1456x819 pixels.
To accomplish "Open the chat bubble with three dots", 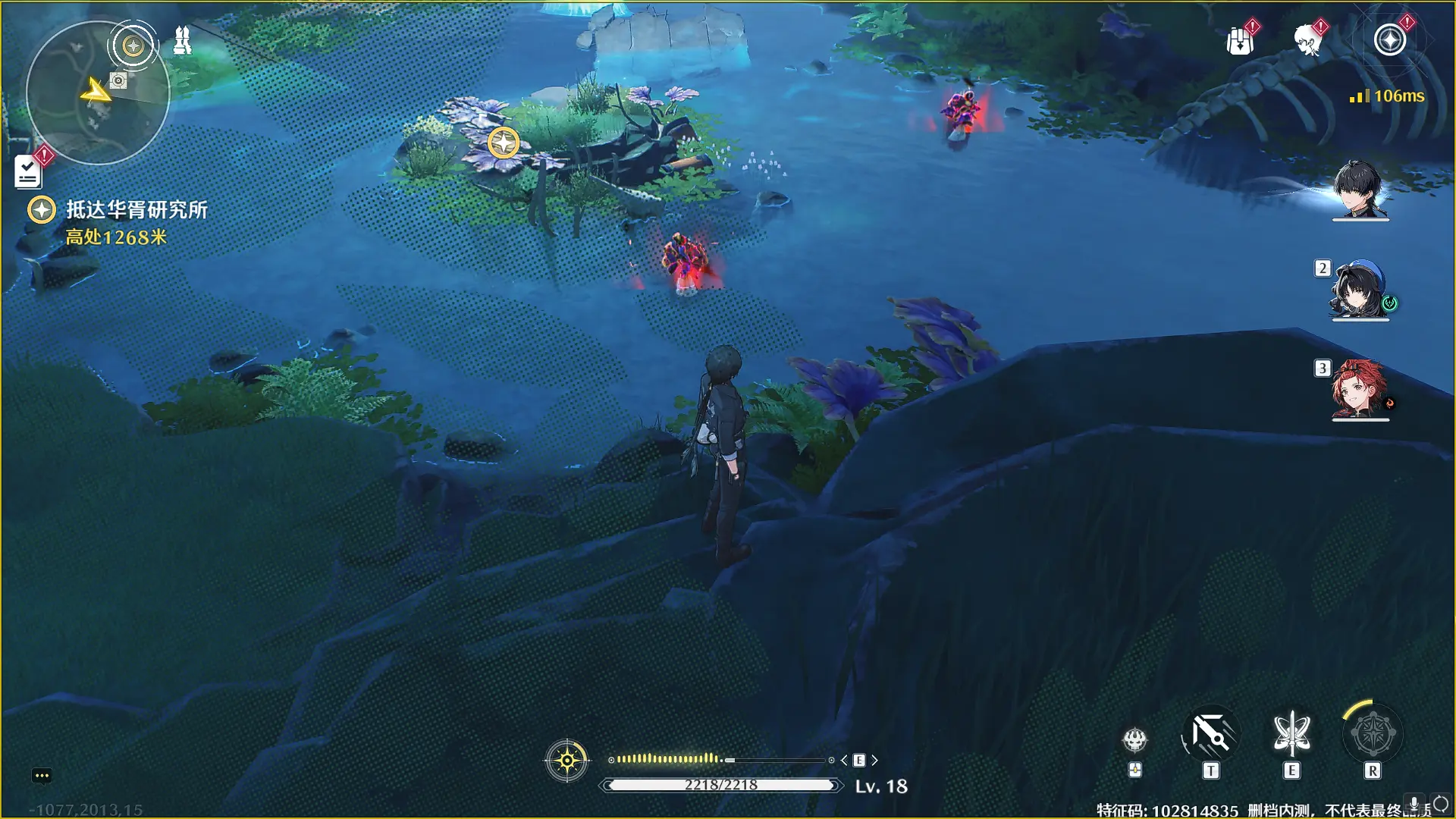I will (42, 776).
